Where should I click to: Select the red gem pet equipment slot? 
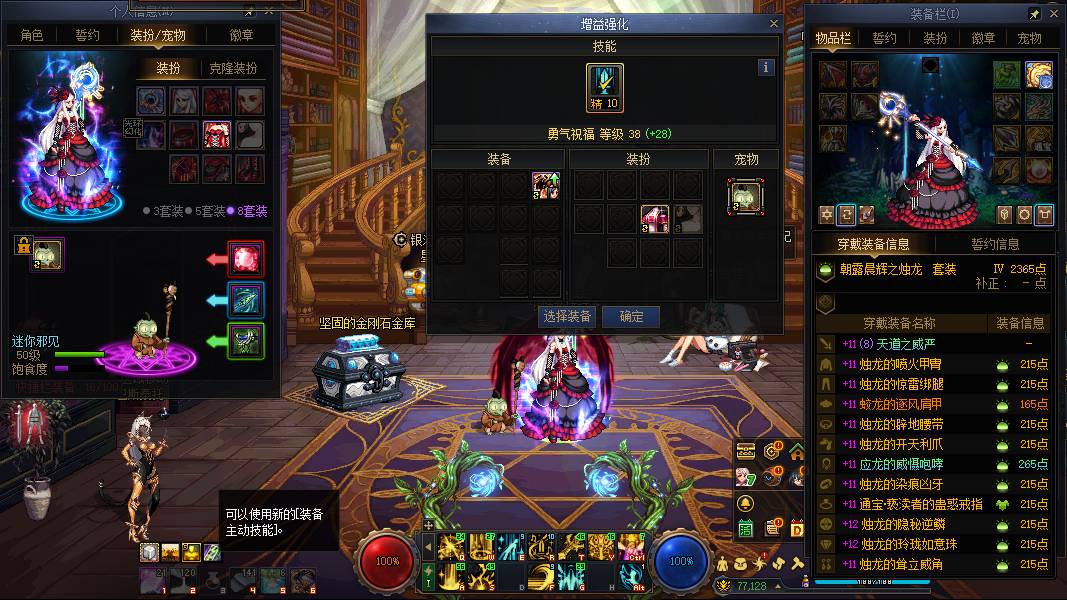pyautogui.click(x=246, y=260)
